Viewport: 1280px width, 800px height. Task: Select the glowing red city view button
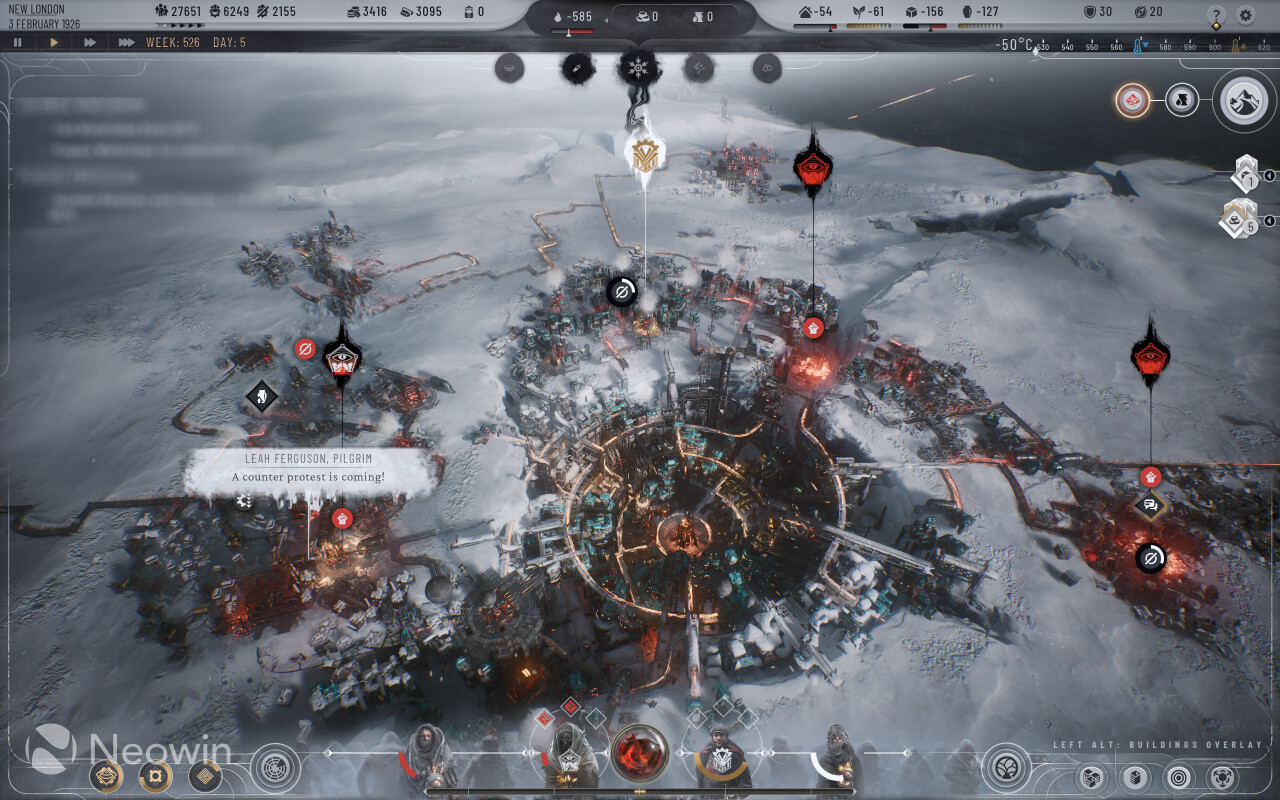click(1132, 100)
